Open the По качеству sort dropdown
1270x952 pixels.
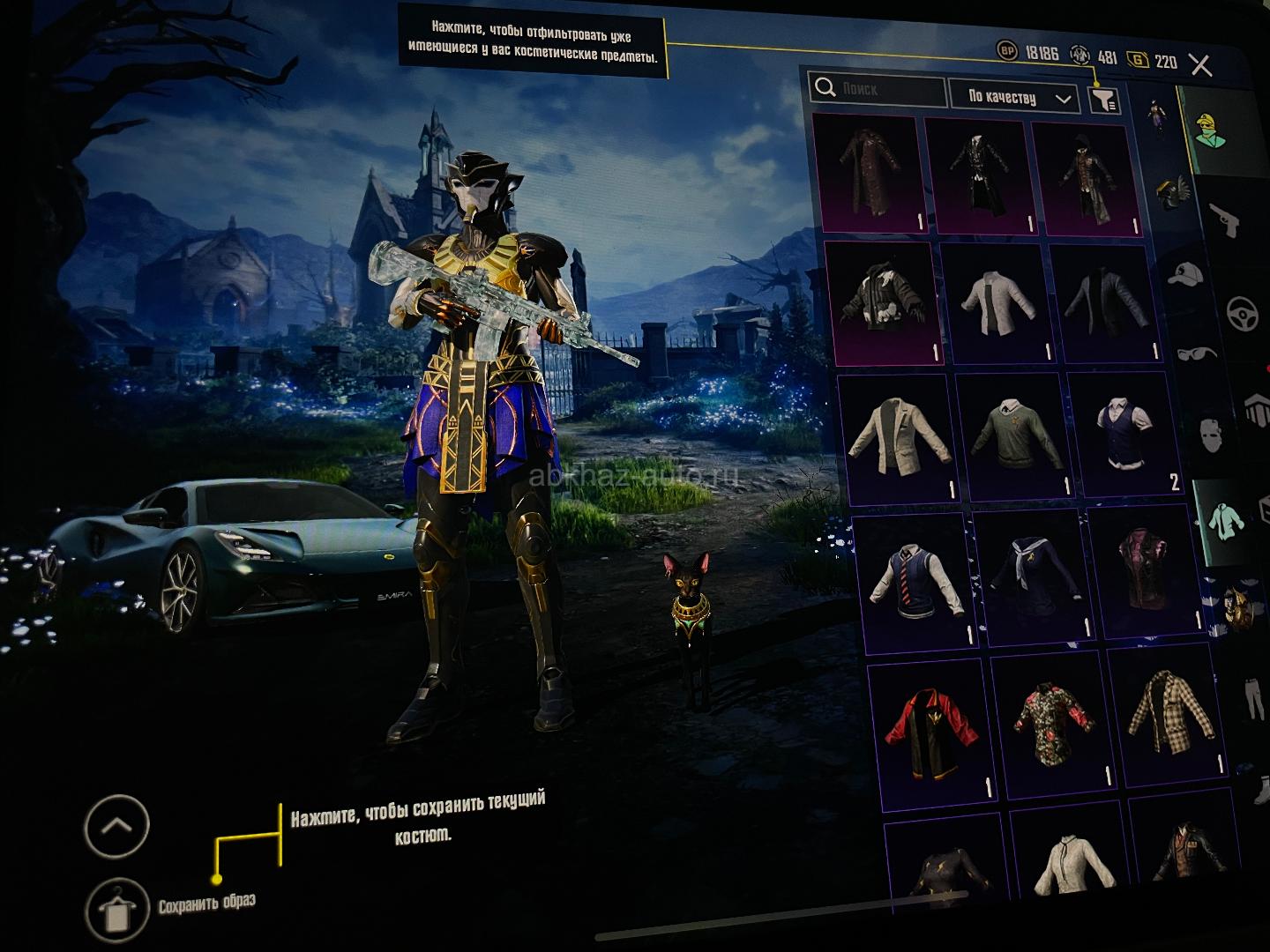click(x=1012, y=97)
